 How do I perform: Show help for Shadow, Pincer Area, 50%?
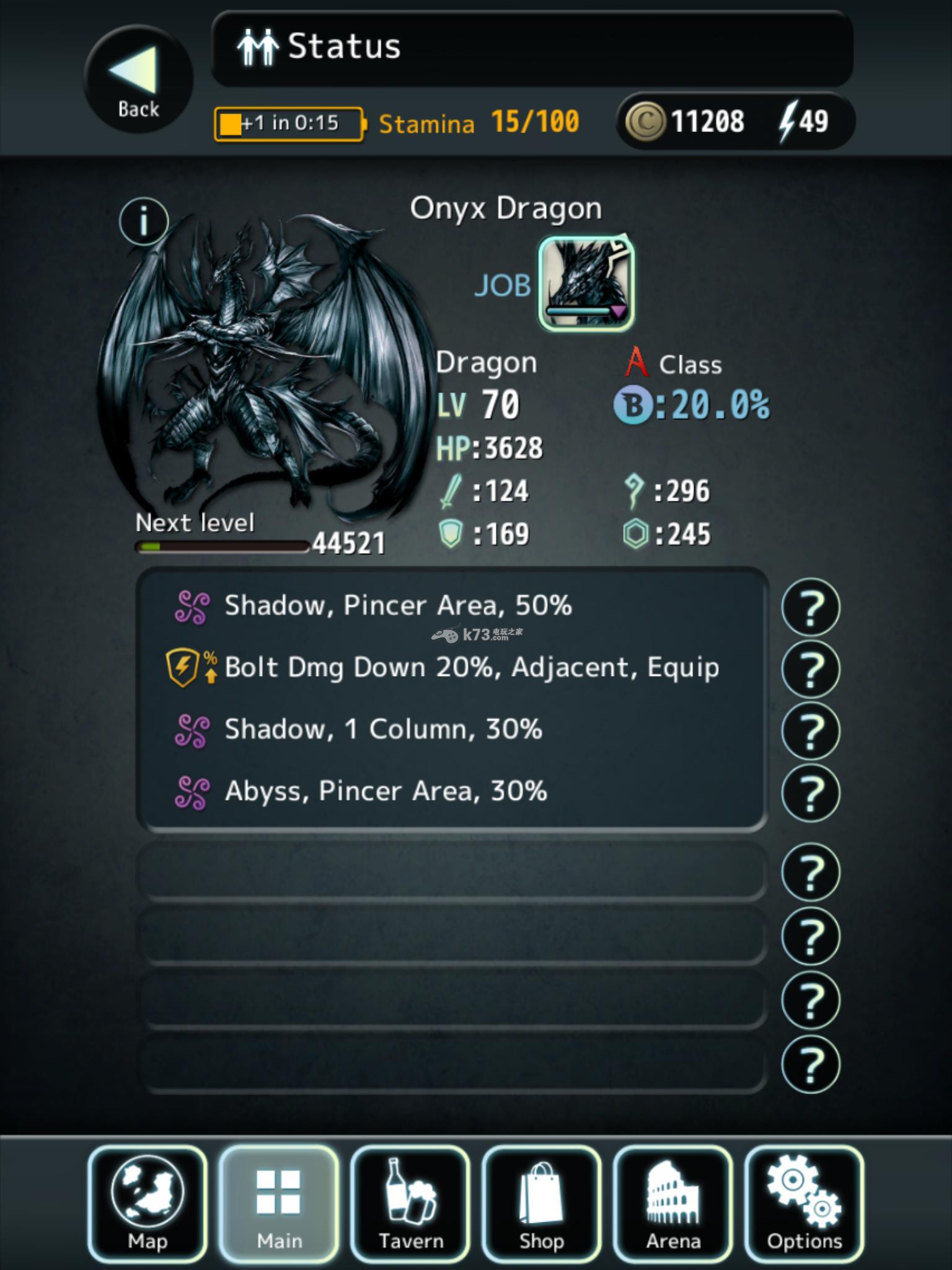pyautogui.click(x=810, y=608)
